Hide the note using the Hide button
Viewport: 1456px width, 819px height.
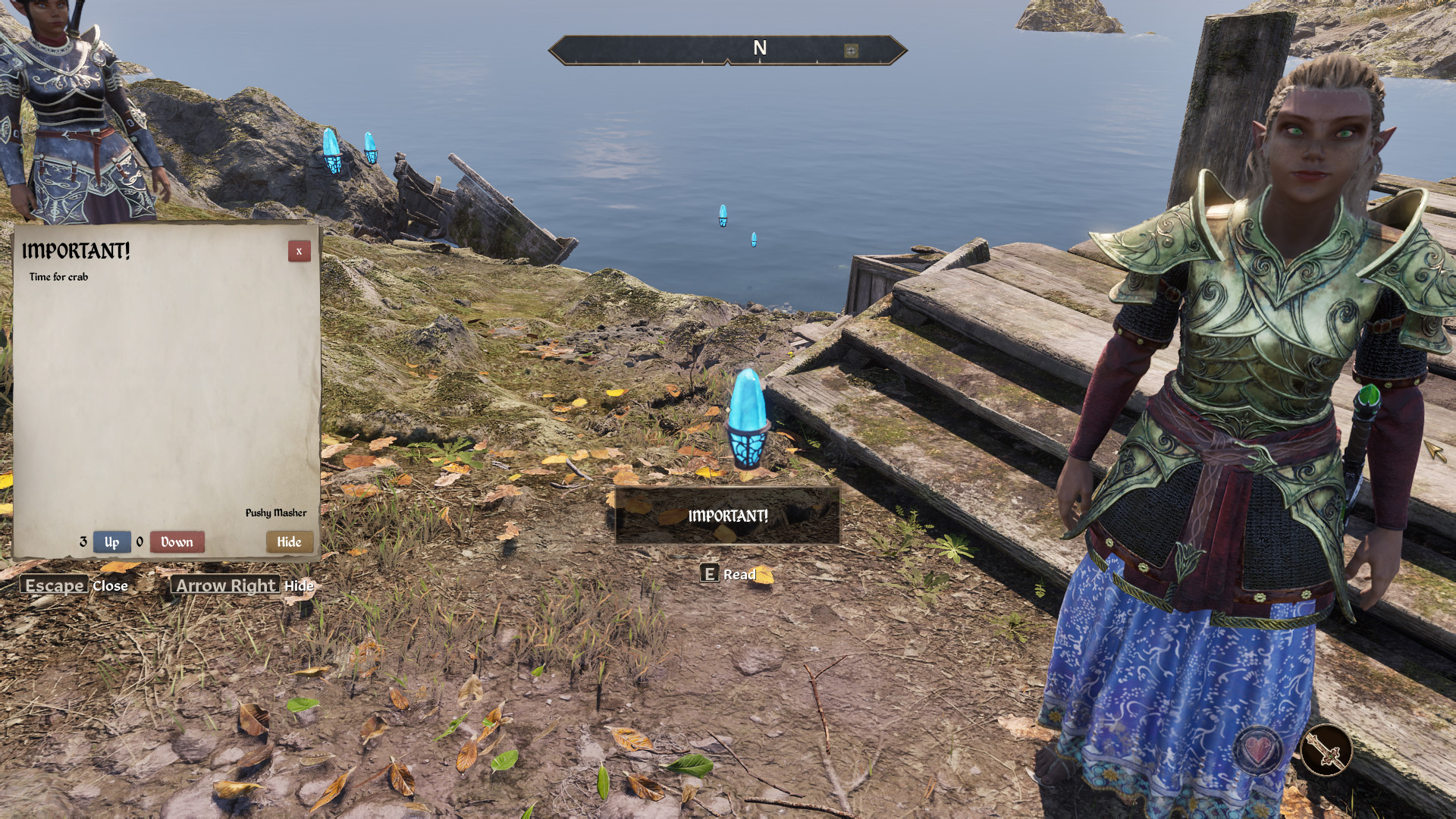(x=289, y=541)
